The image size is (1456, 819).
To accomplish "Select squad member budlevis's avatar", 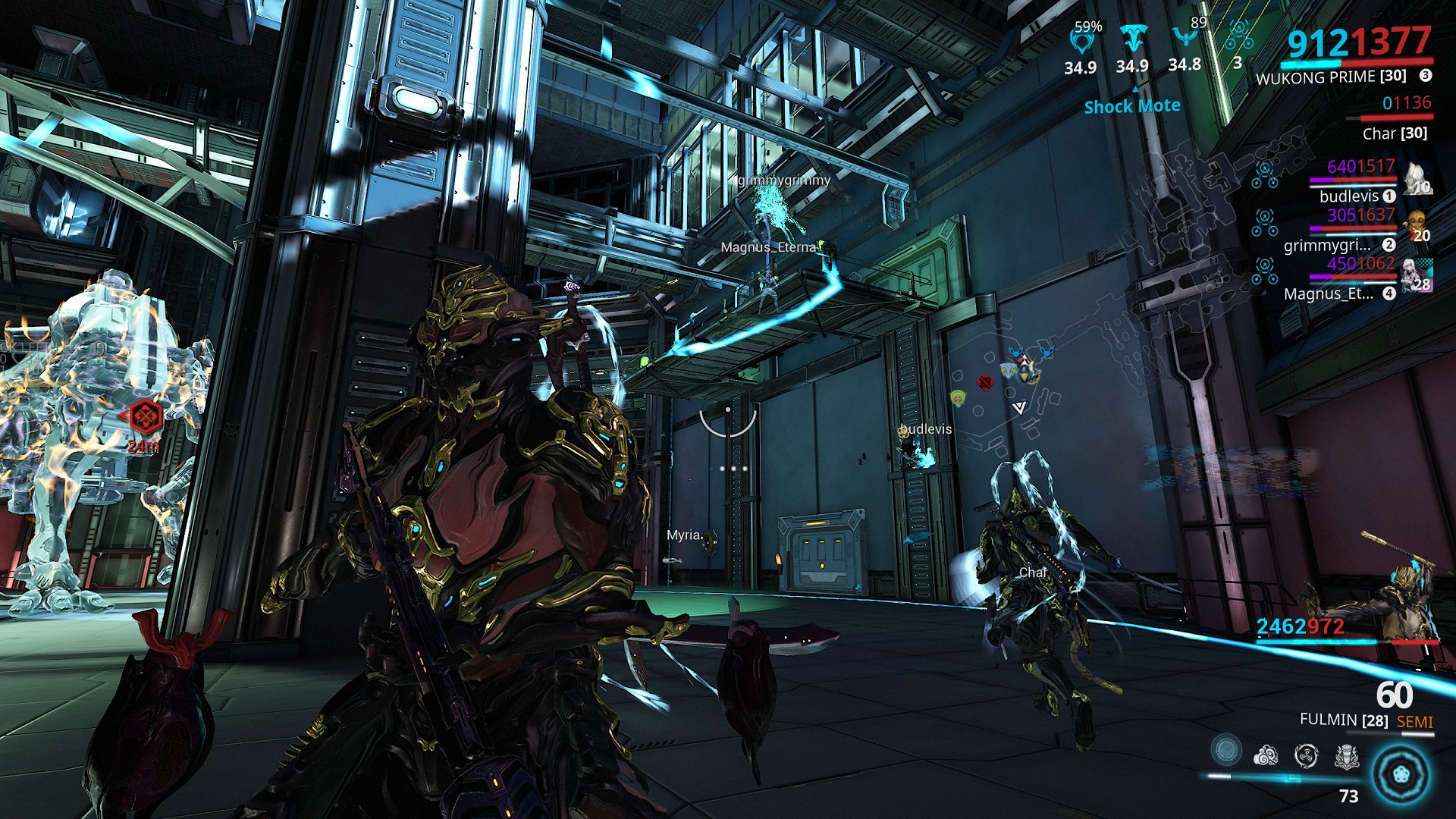I will [1417, 180].
